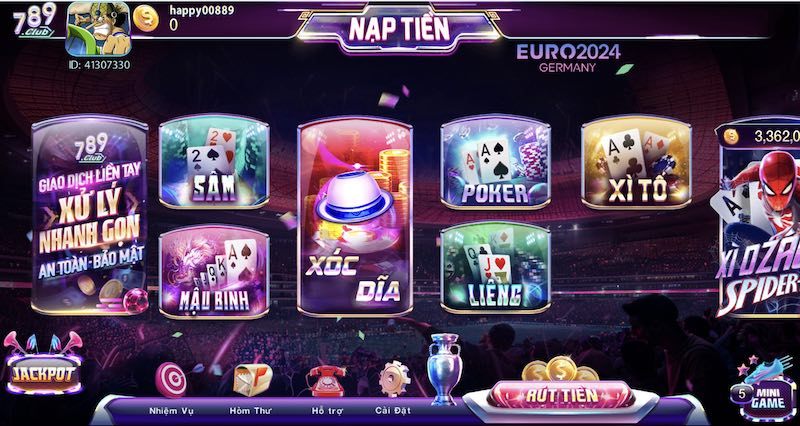The height and width of the screenshot is (426, 800).
Task: View the 789 Club promotion banner
Action: coord(89,215)
